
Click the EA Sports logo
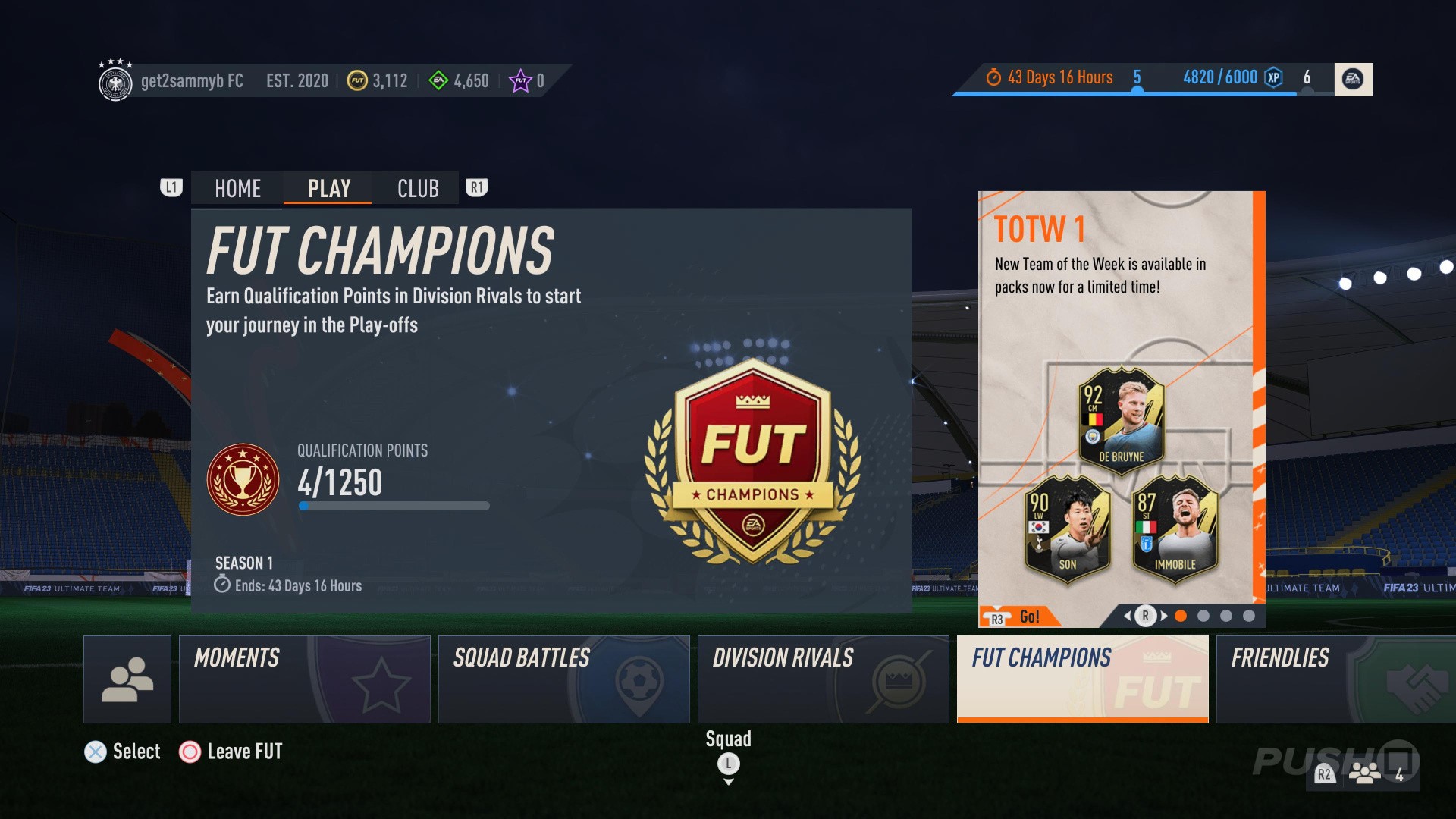tap(1353, 78)
